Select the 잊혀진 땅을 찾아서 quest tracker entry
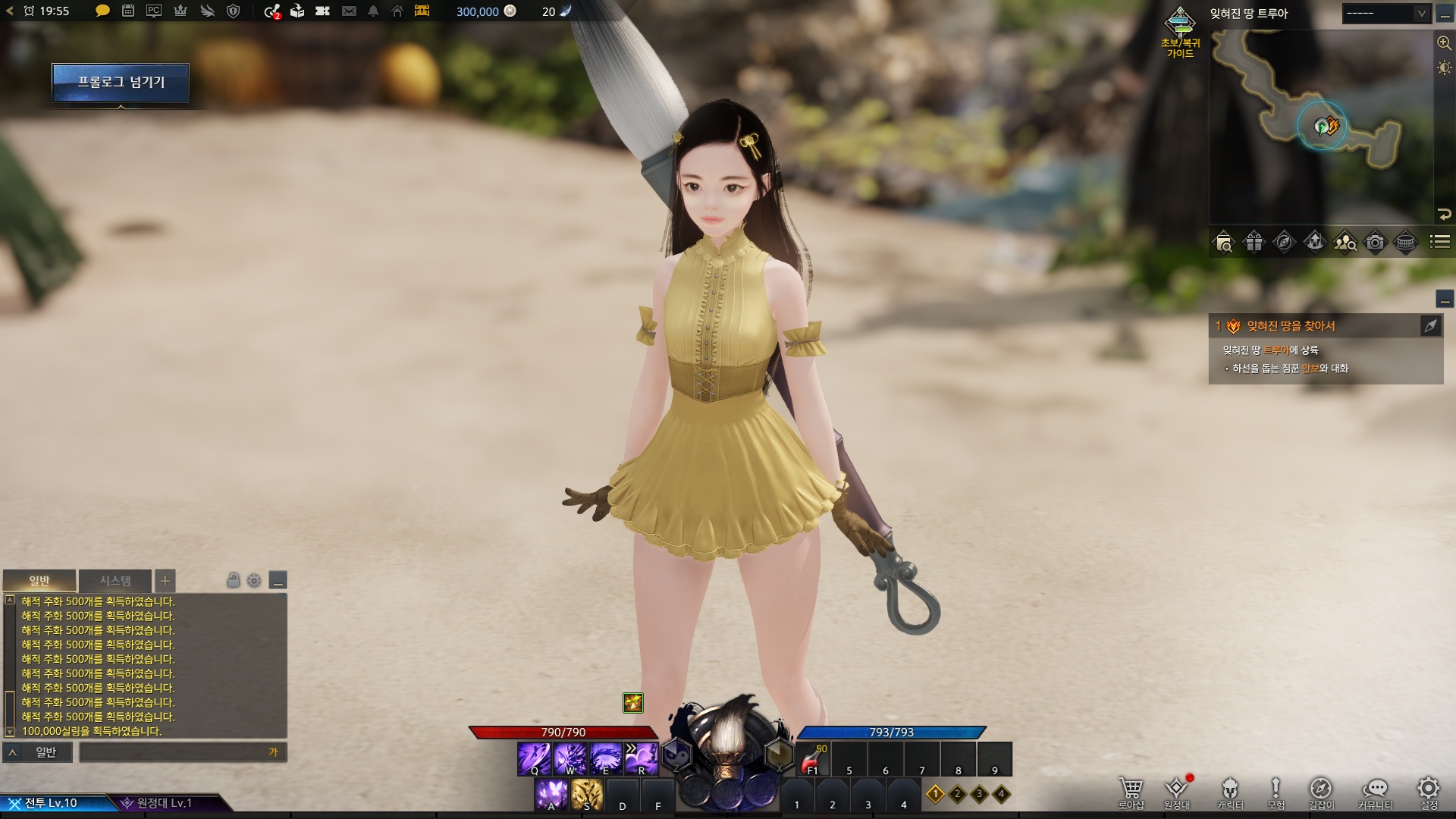Image resolution: width=1456 pixels, height=819 pixels. coord(1291,326)
